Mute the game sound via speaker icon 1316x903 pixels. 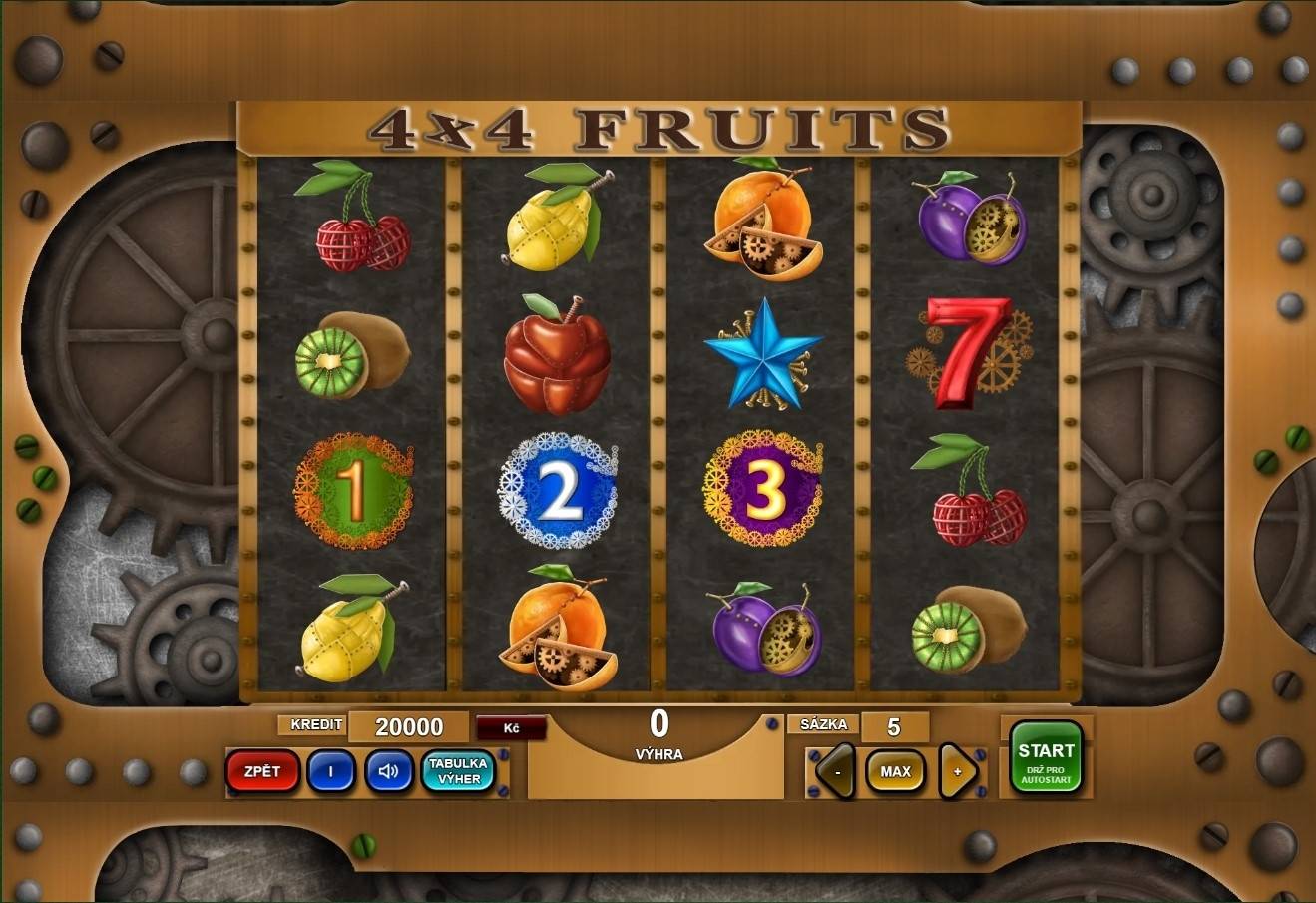(388, 772)
